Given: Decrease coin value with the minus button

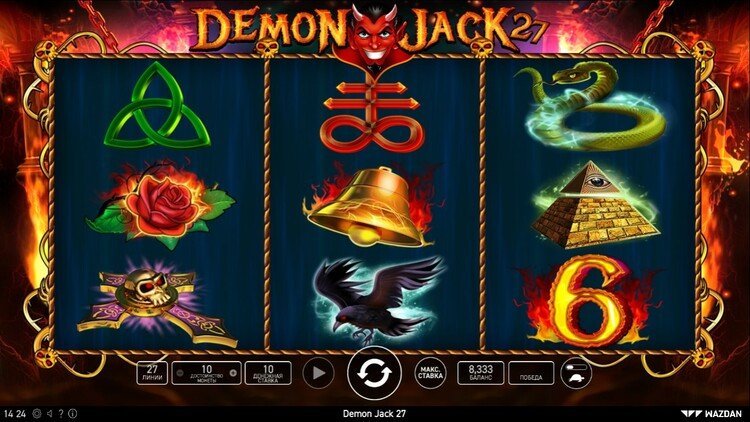Looking at the screenshot, I should click(180, 373).
